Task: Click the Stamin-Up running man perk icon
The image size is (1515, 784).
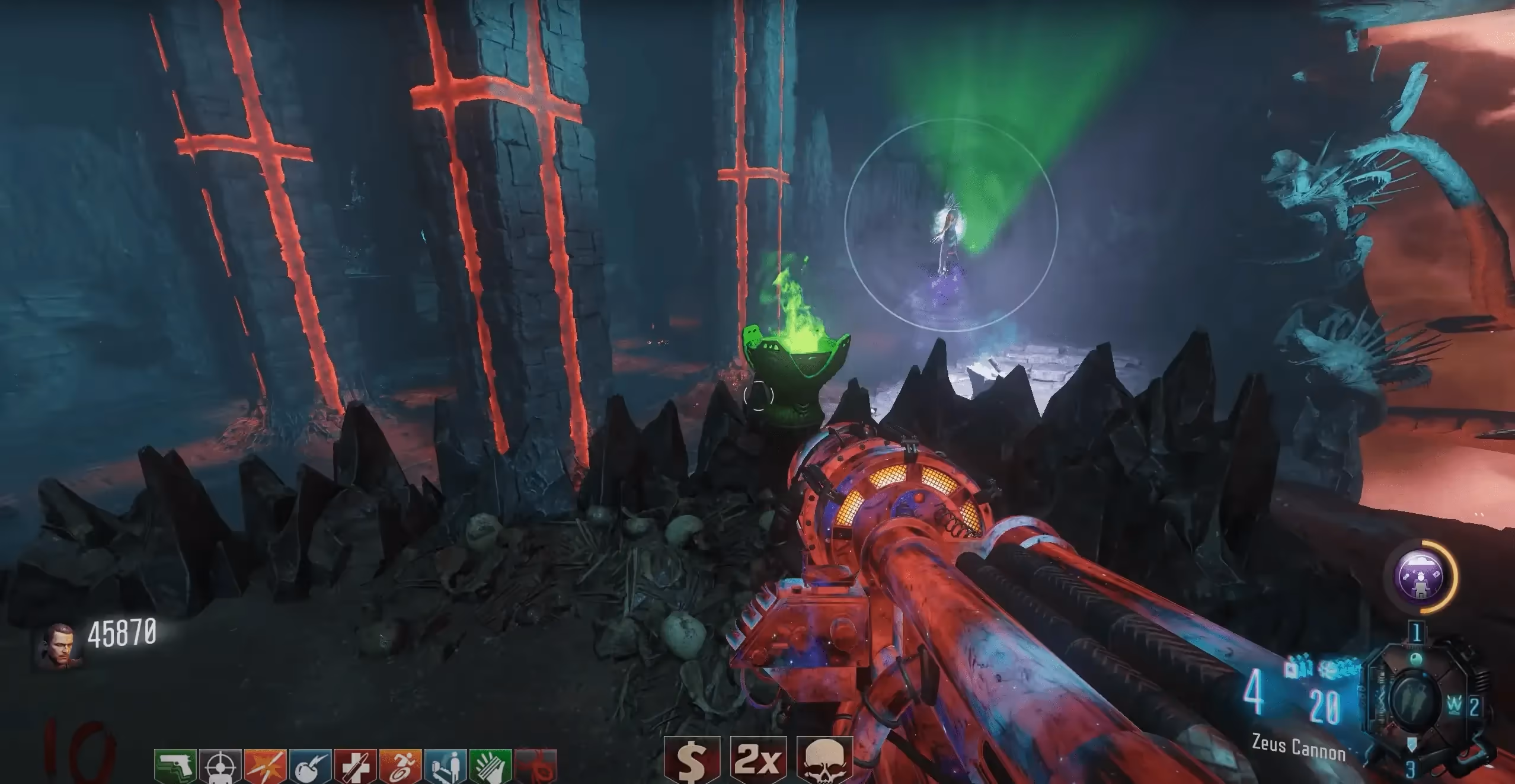Action: (401, 767)
